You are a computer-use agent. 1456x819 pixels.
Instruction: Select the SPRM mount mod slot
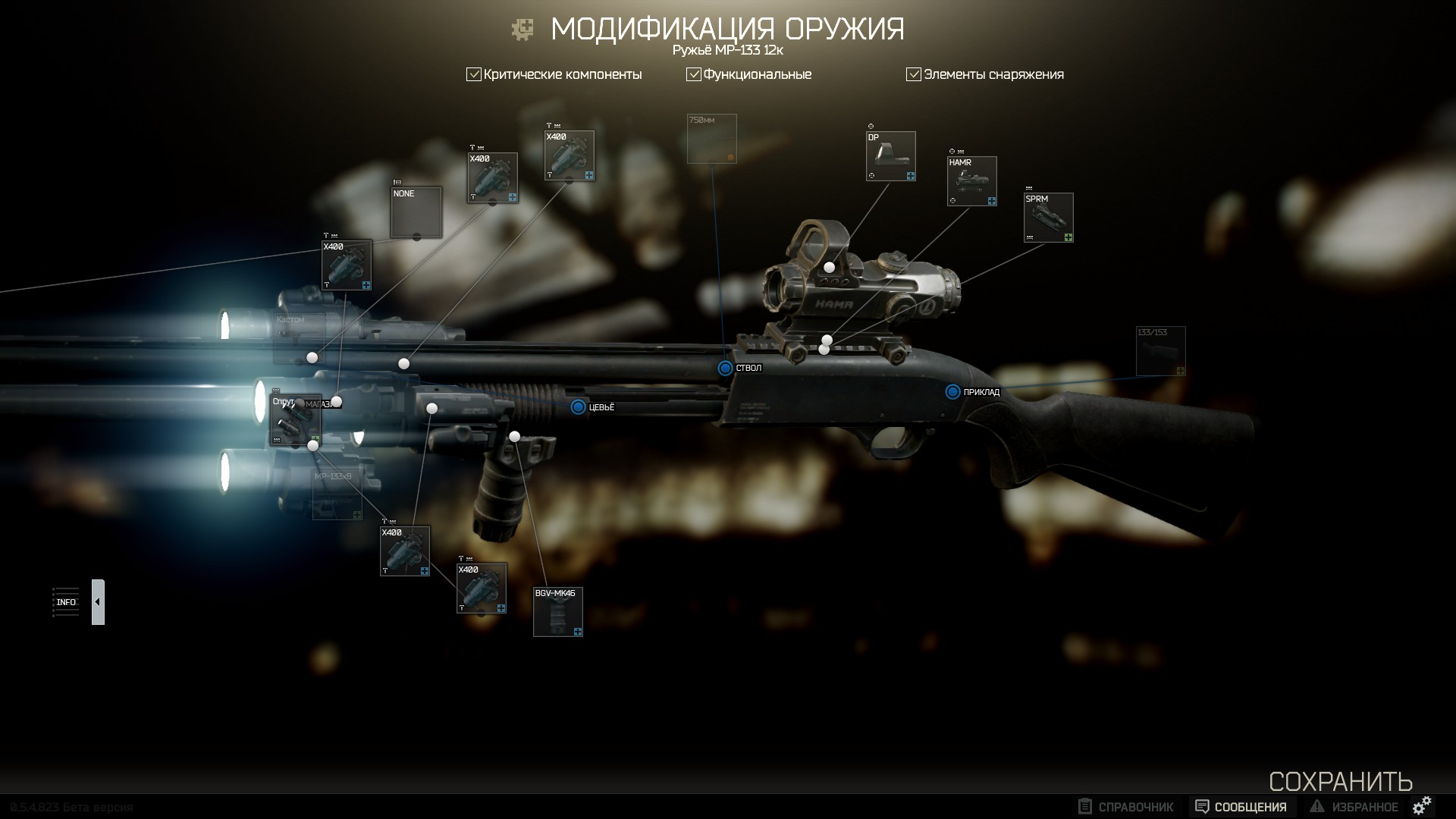[x=1049, y=218]
